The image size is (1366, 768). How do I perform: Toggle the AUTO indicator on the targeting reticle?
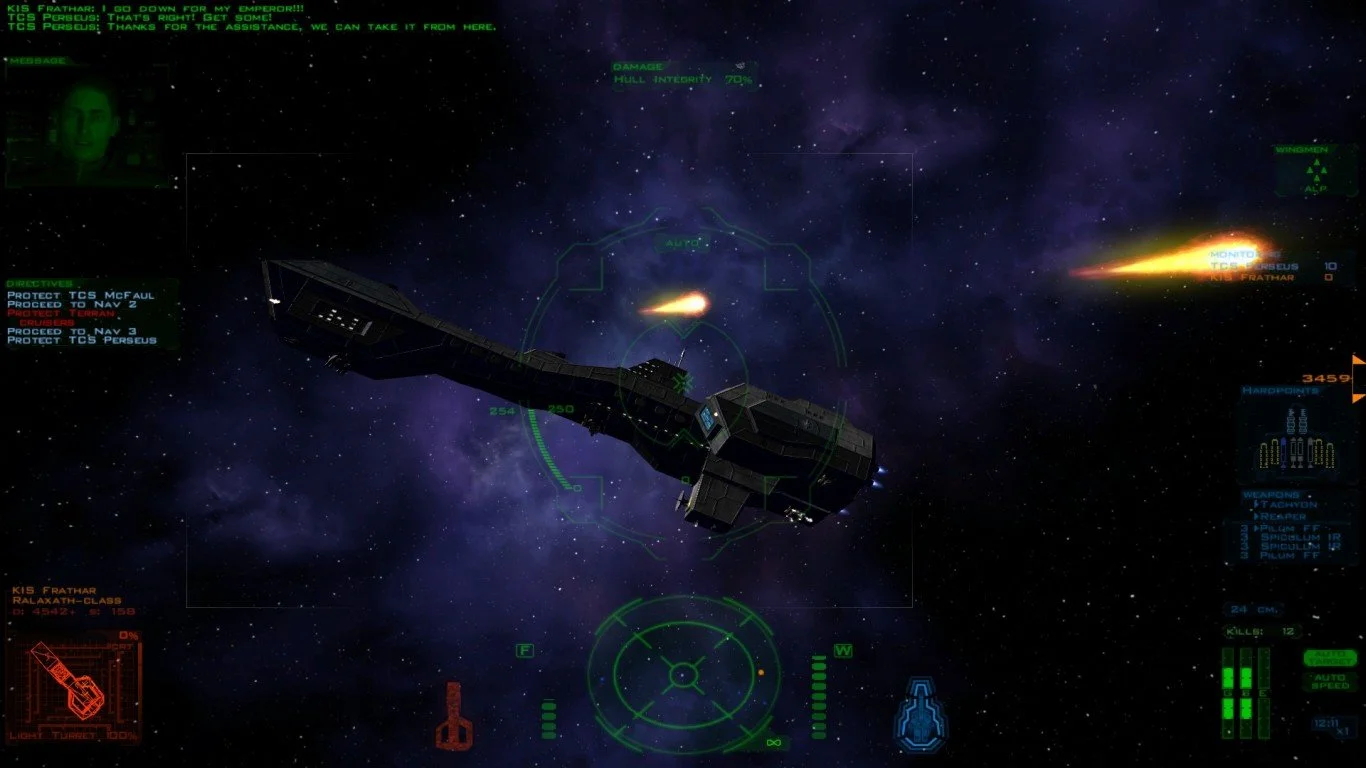[x=679, y=241]
